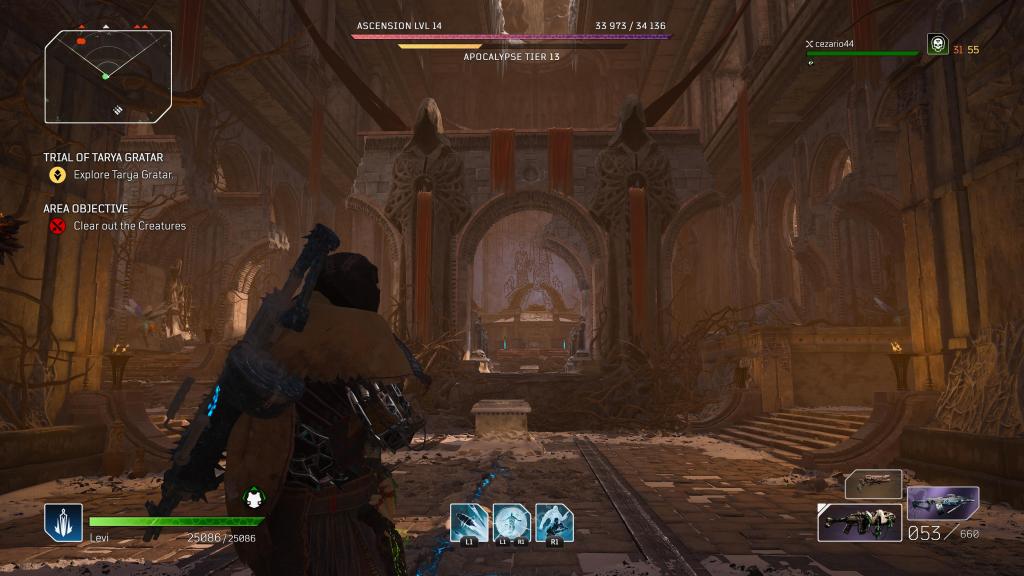Click the class emblem beside Levi's health
This screenshot has width=1024, height=576.
pyautogui.click(x=63, y=522)
